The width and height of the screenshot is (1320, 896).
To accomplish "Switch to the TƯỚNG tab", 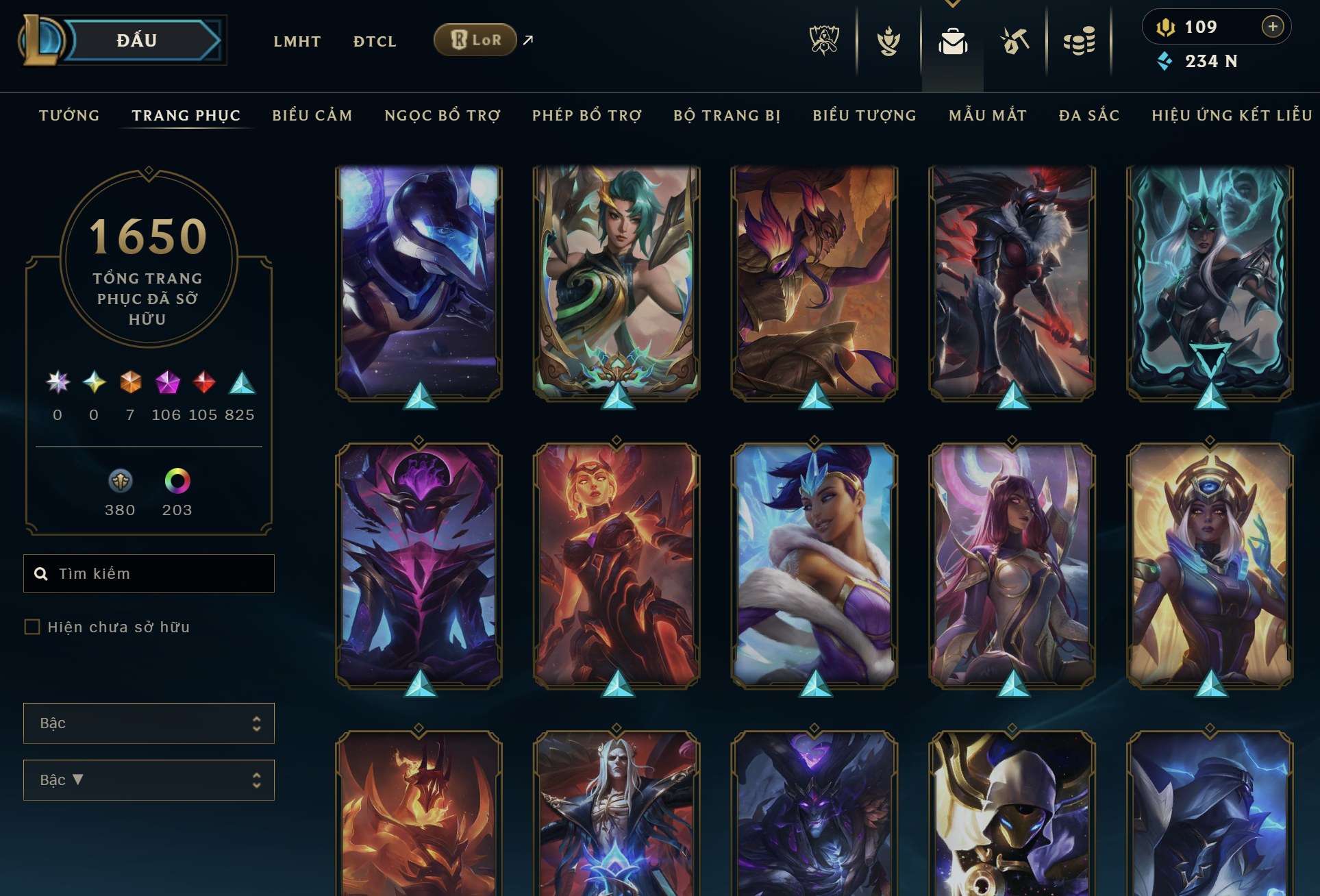I will (68, 115).
